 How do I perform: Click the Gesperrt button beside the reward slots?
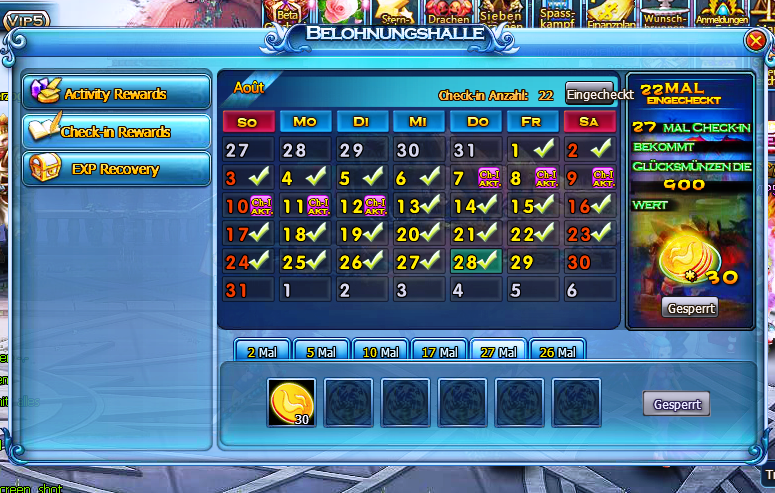tap(676, 405)
